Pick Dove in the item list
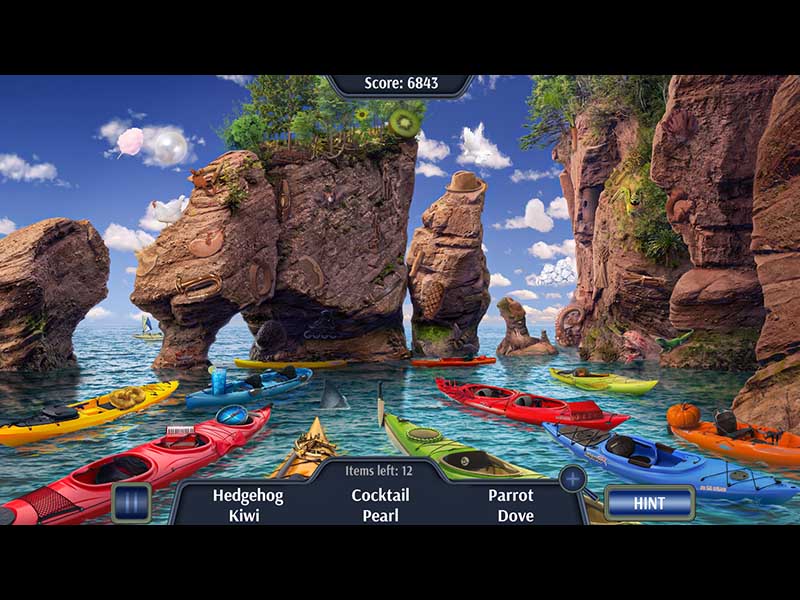 tap(516, 516)
